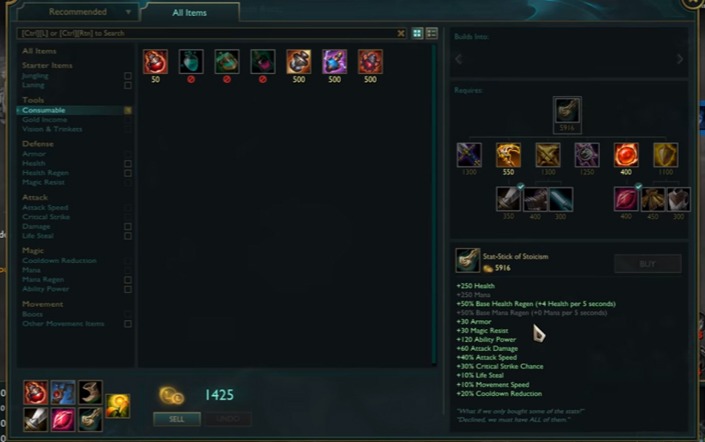Toggle the Other Movement Items checkbox
The width and height of the screenshot is (705, 442).
coord(127,324)
